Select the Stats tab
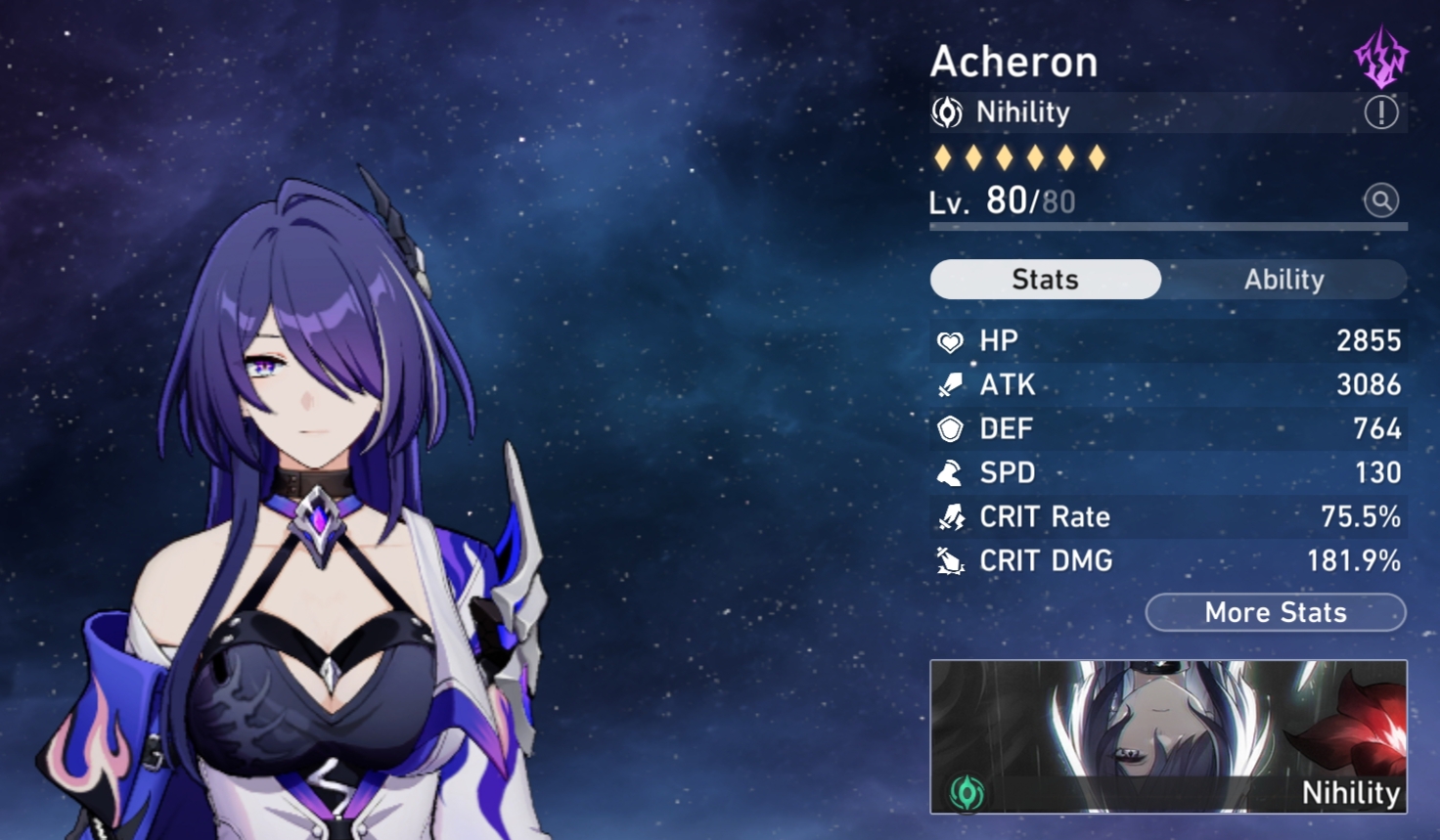This screenshot has width=1440, height=840. point(1044,280)
